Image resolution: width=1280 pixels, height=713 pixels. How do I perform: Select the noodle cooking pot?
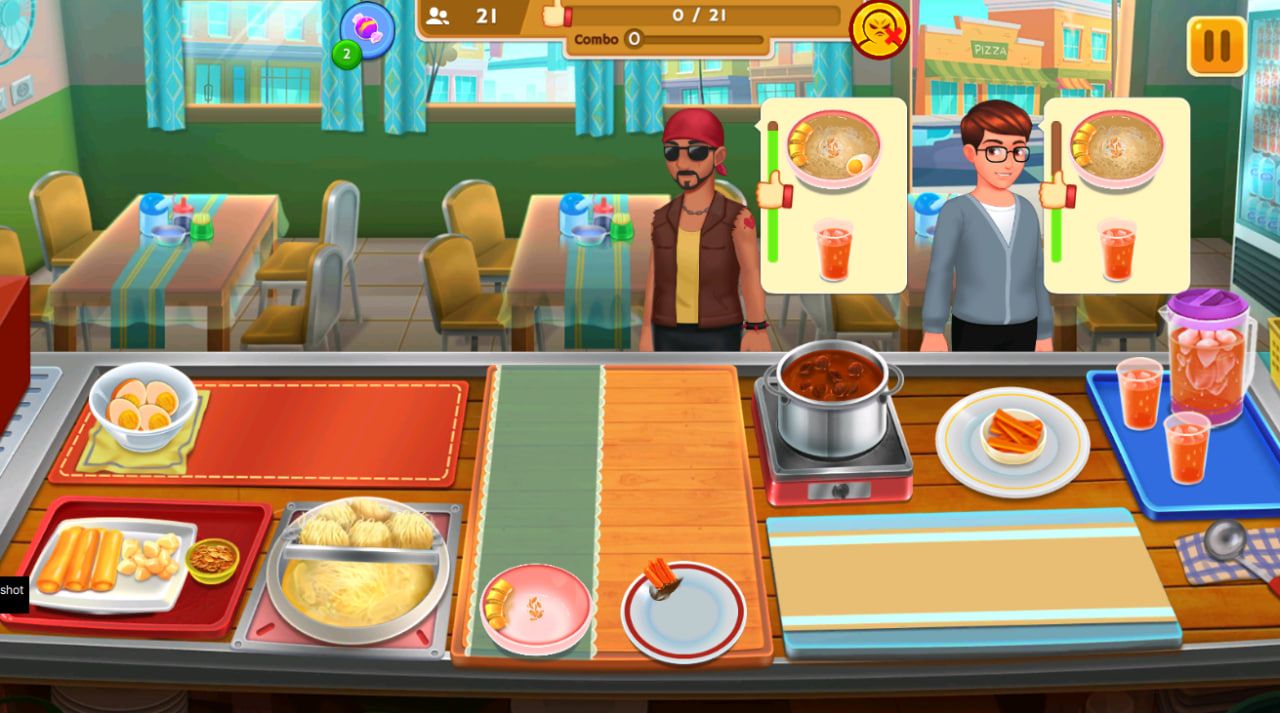point(356,570)
